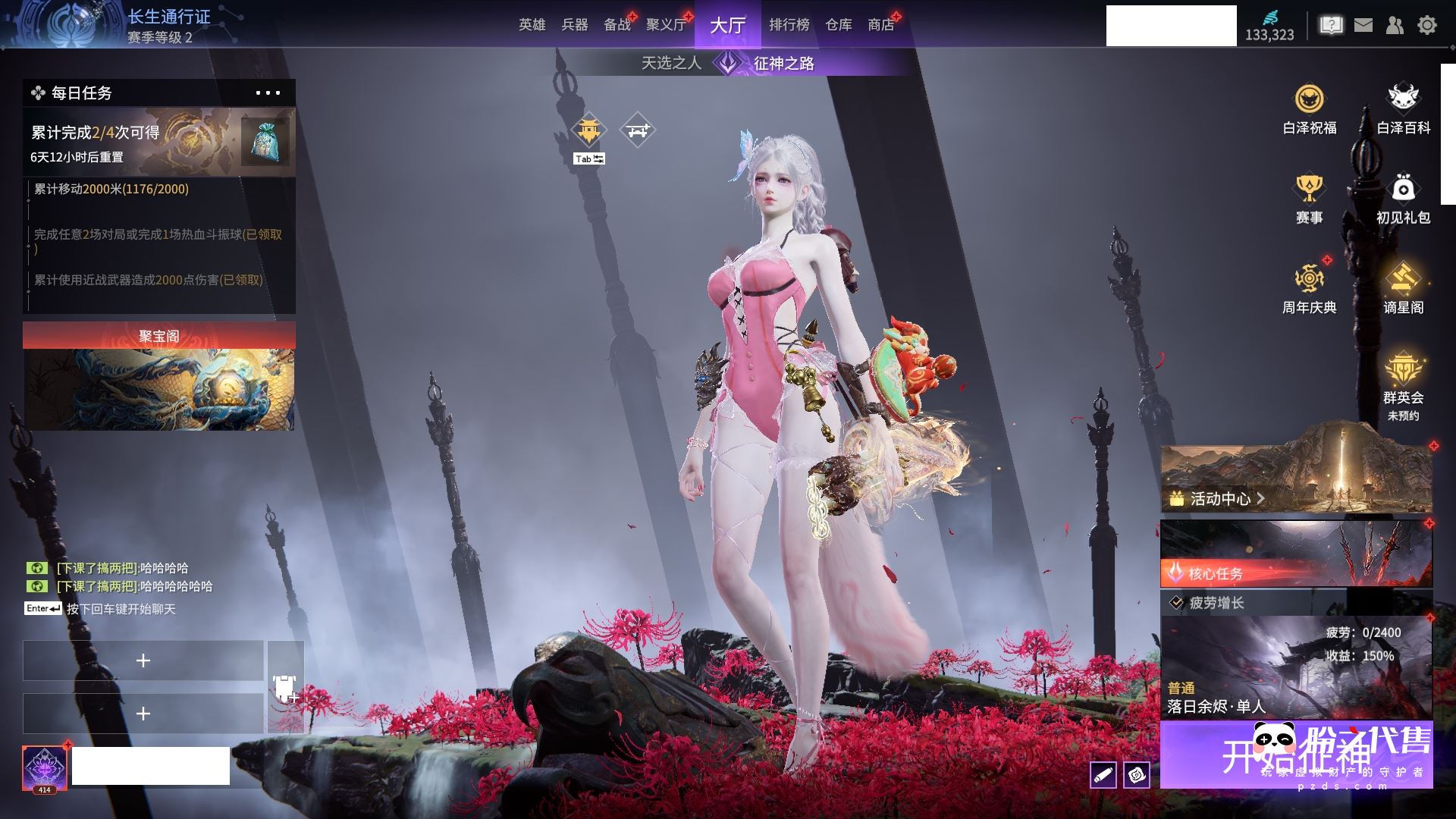The width and height of the screenshot is (1456, 819).
Task: Open the 英雄 heroes menu
Action: tap(532, 25)
